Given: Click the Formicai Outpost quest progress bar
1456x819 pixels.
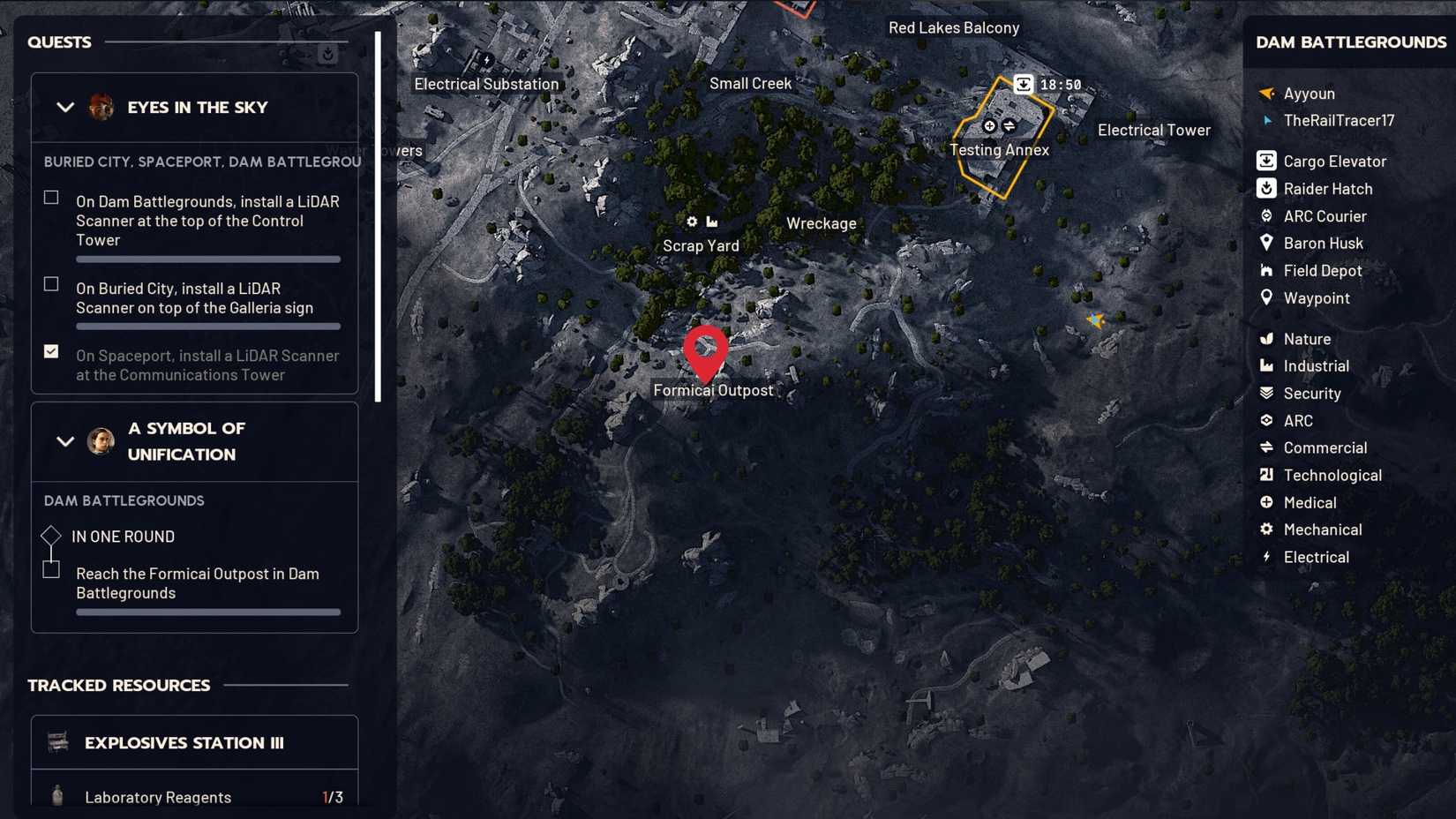Looking at the screenshot, I should point(208,612).
